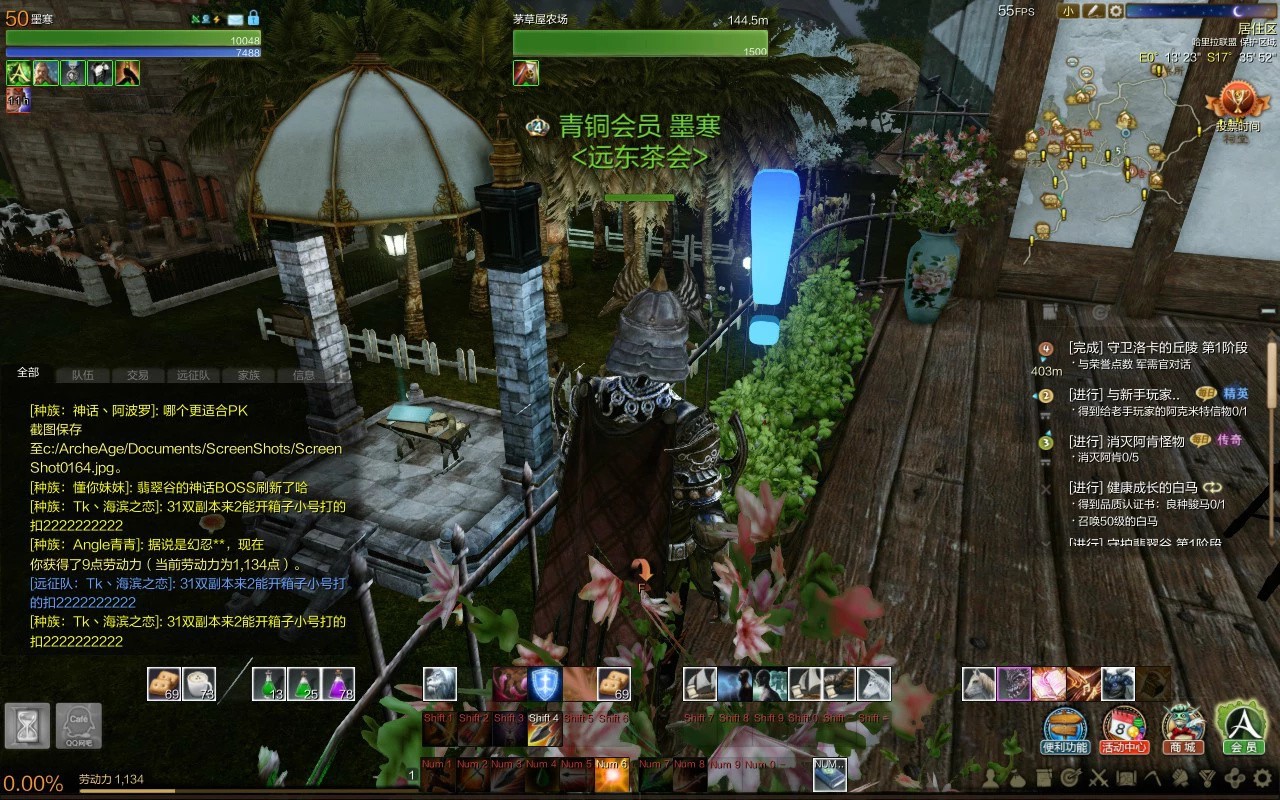
Task: Click the QQ网吧 Café icon
Action: coord(78,726)
